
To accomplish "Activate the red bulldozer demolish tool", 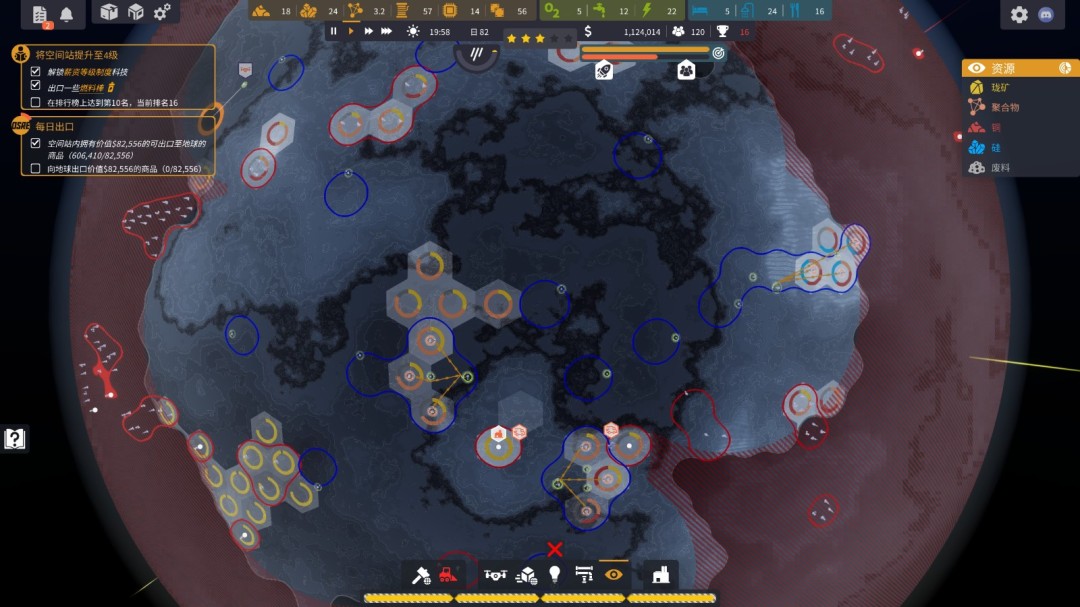I will [450, 574].
